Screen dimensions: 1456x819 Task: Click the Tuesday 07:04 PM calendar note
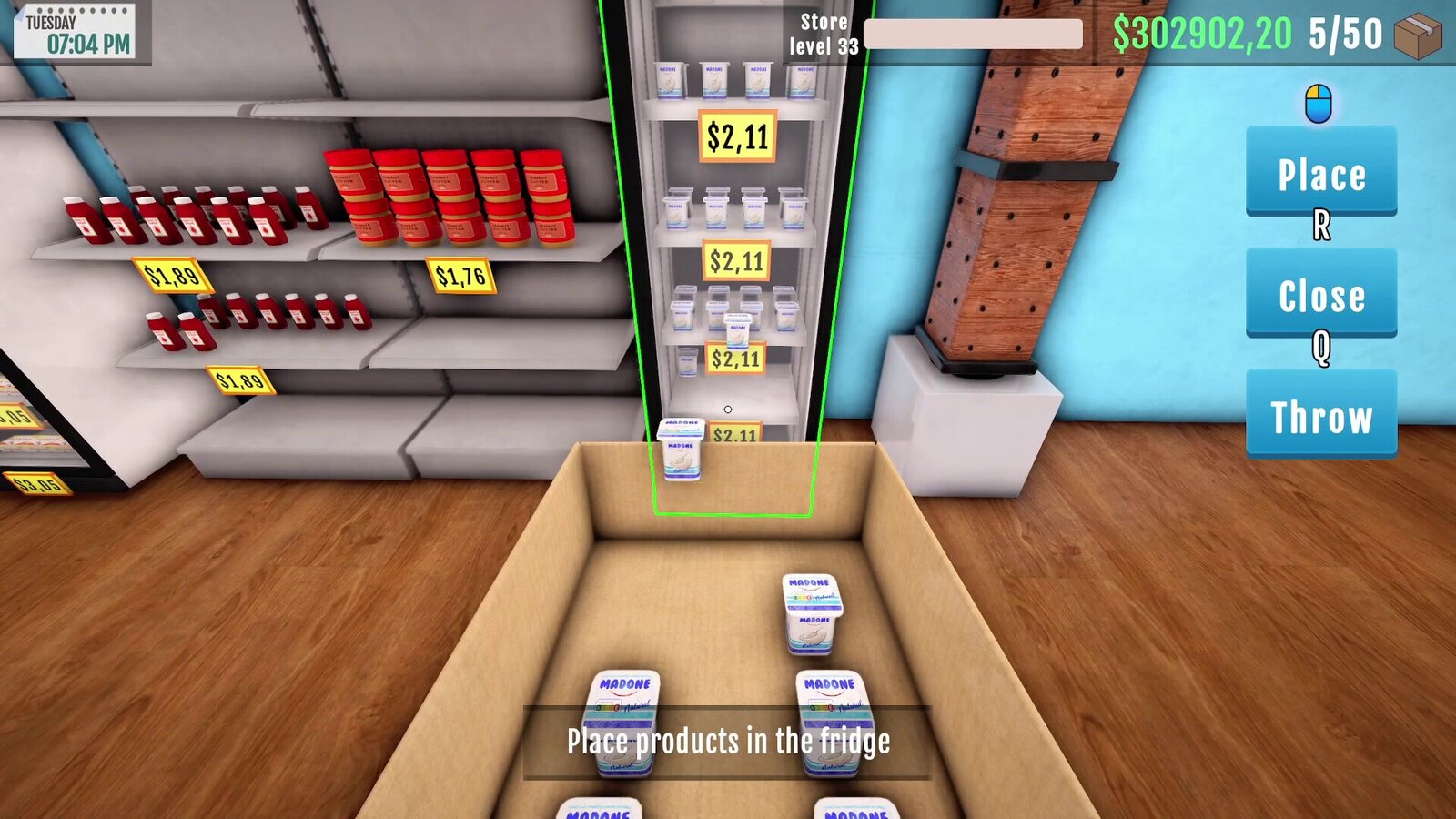pyautogui.click(x=75, y=29)
